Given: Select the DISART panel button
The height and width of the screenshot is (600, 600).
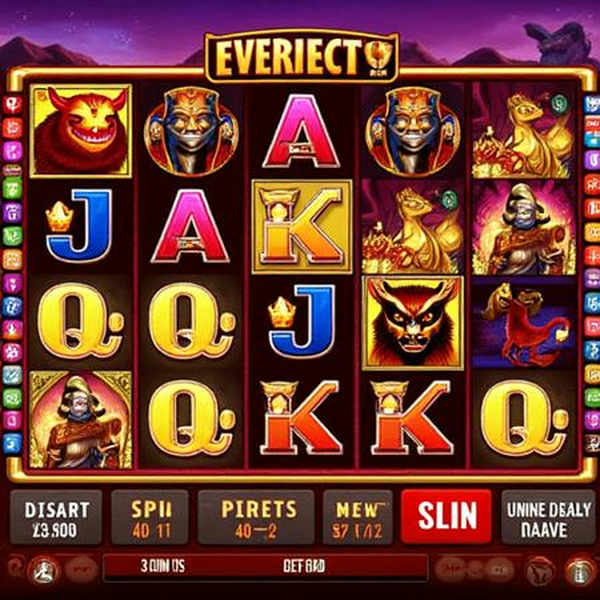Looking at the screenshot, I should (56, 517).
